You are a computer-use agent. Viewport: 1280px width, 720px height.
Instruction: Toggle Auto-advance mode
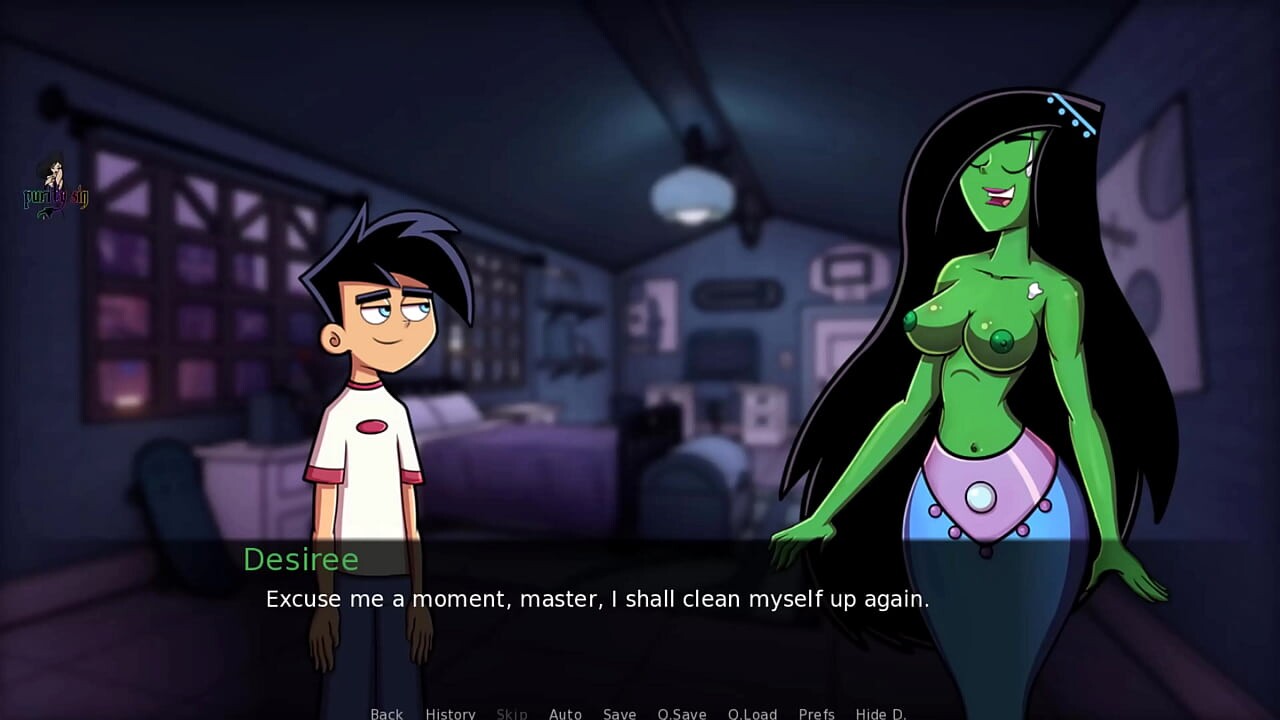point(565,713)
